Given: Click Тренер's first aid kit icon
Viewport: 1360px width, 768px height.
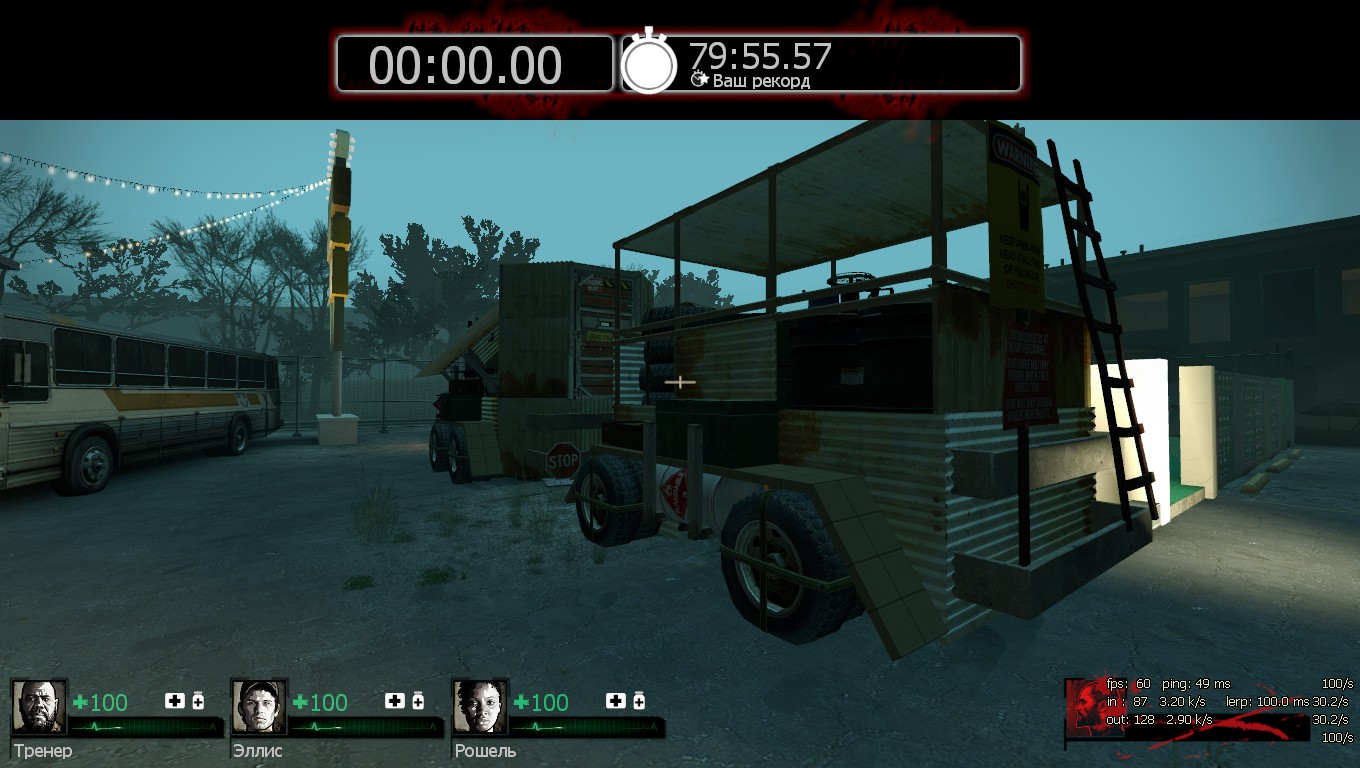Looking at the screenshot, I should (175, 701).
